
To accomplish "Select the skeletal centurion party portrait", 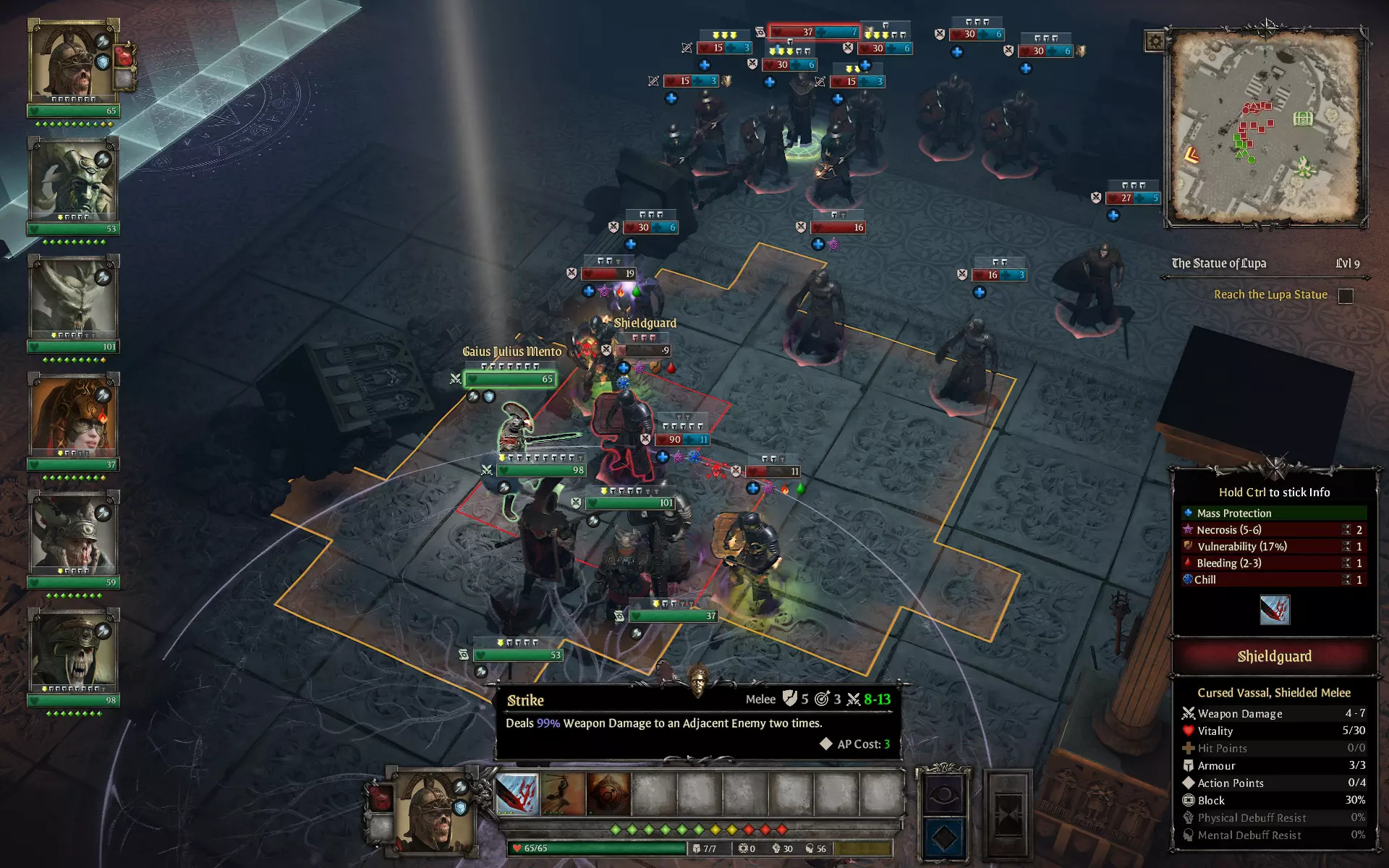I will 73,651.
